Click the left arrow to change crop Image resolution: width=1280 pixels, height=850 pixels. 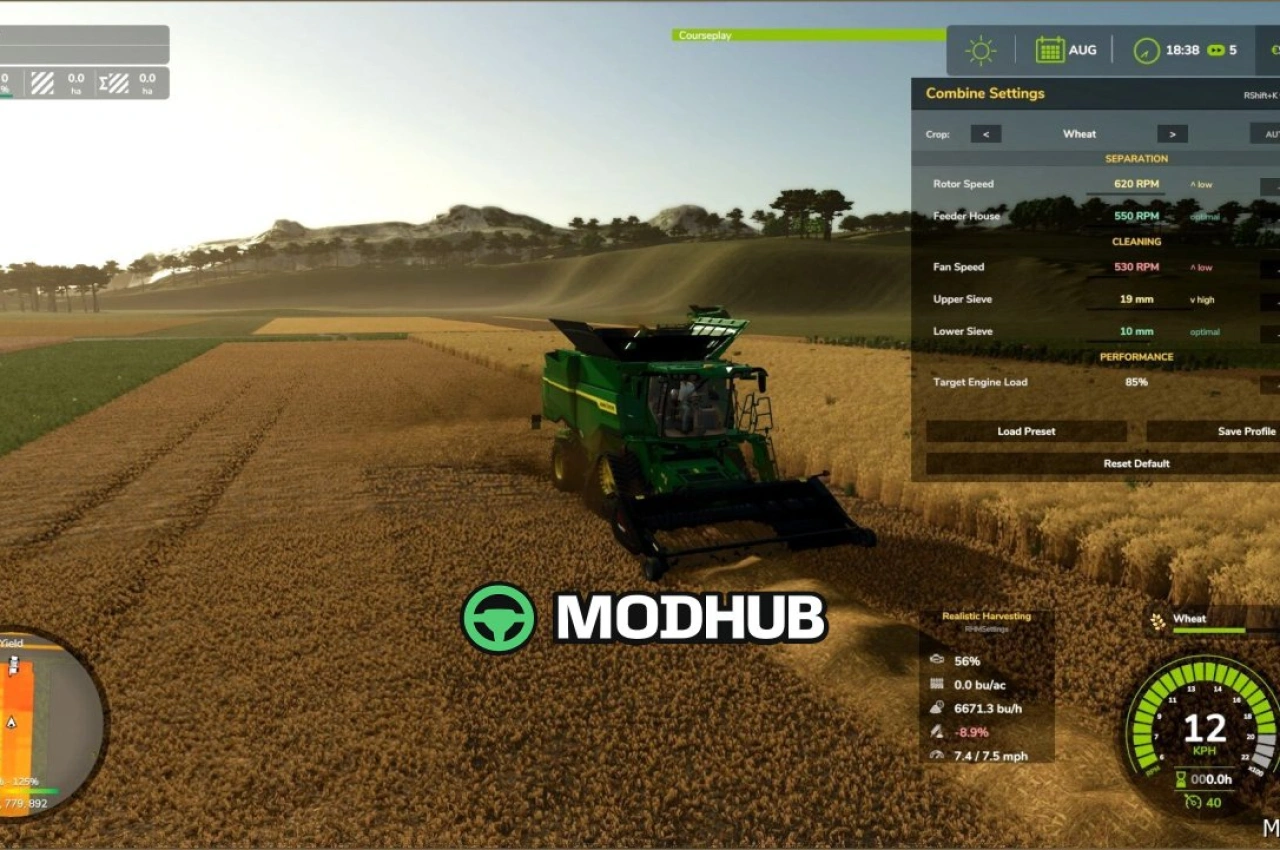click(x=986, y=133)
